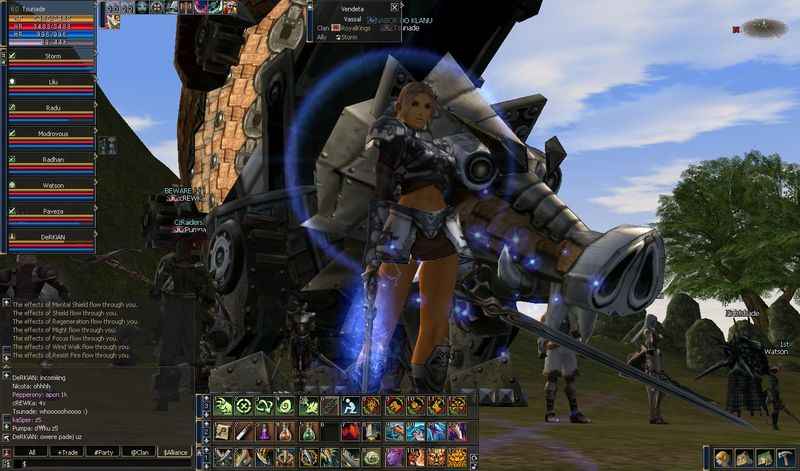Choose DeRKiAN in the party list

[53, 236]
